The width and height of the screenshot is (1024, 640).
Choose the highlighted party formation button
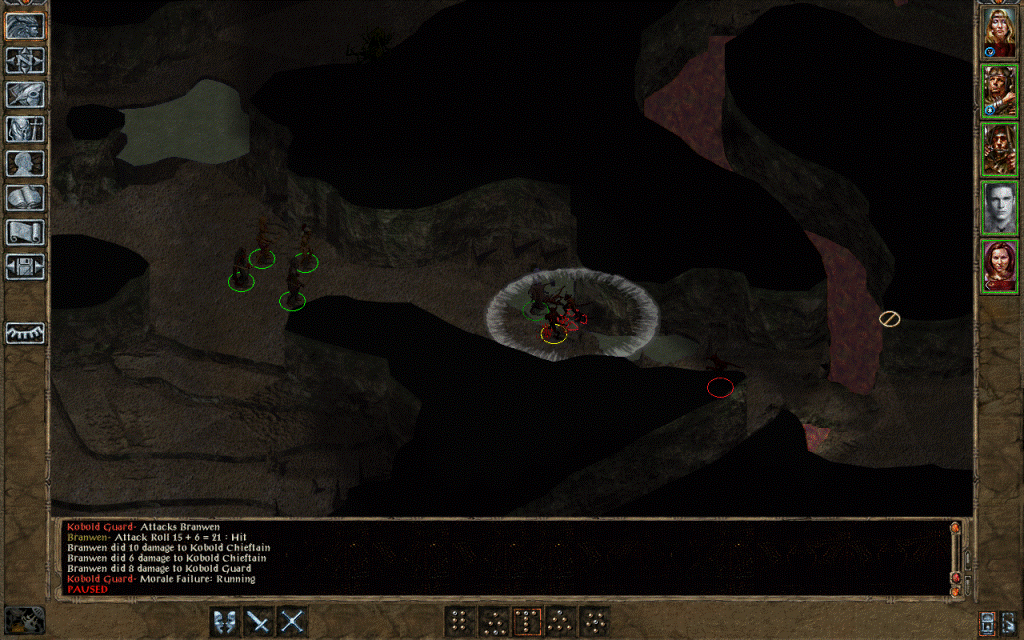(x=526, y=622)
